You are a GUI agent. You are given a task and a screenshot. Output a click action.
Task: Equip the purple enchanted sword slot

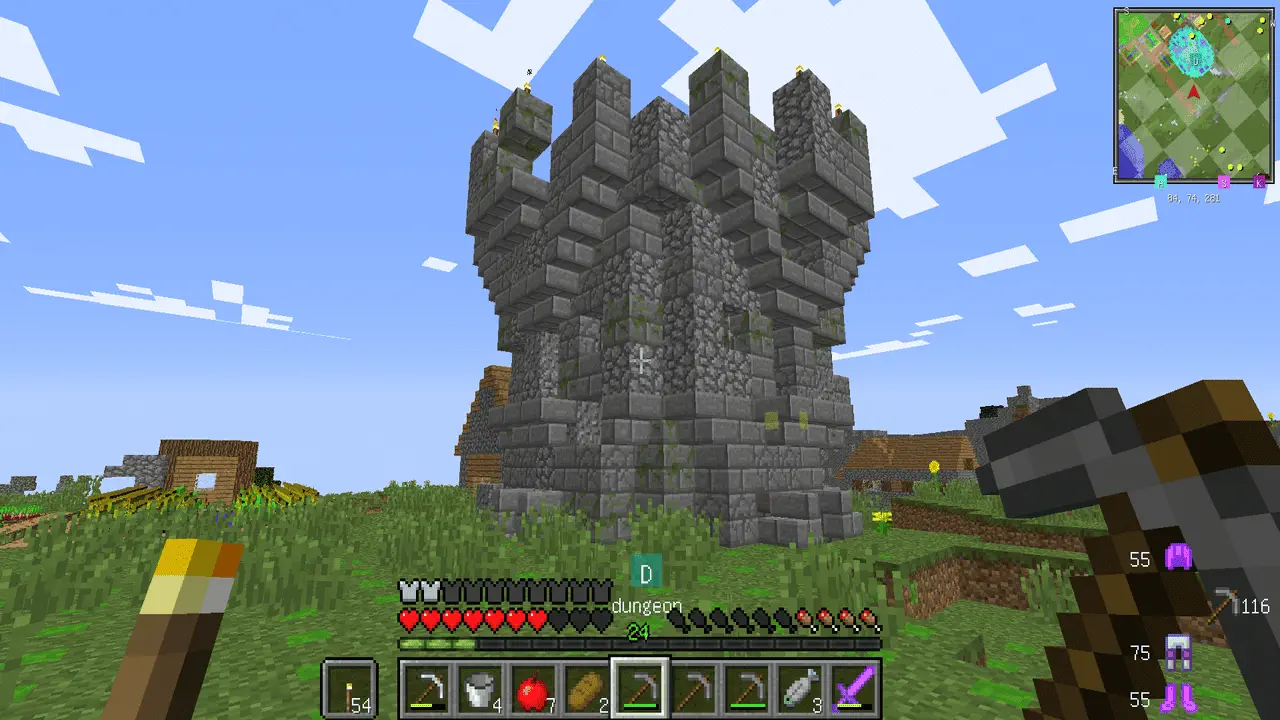pyautogui.click(x=855, y=688)
